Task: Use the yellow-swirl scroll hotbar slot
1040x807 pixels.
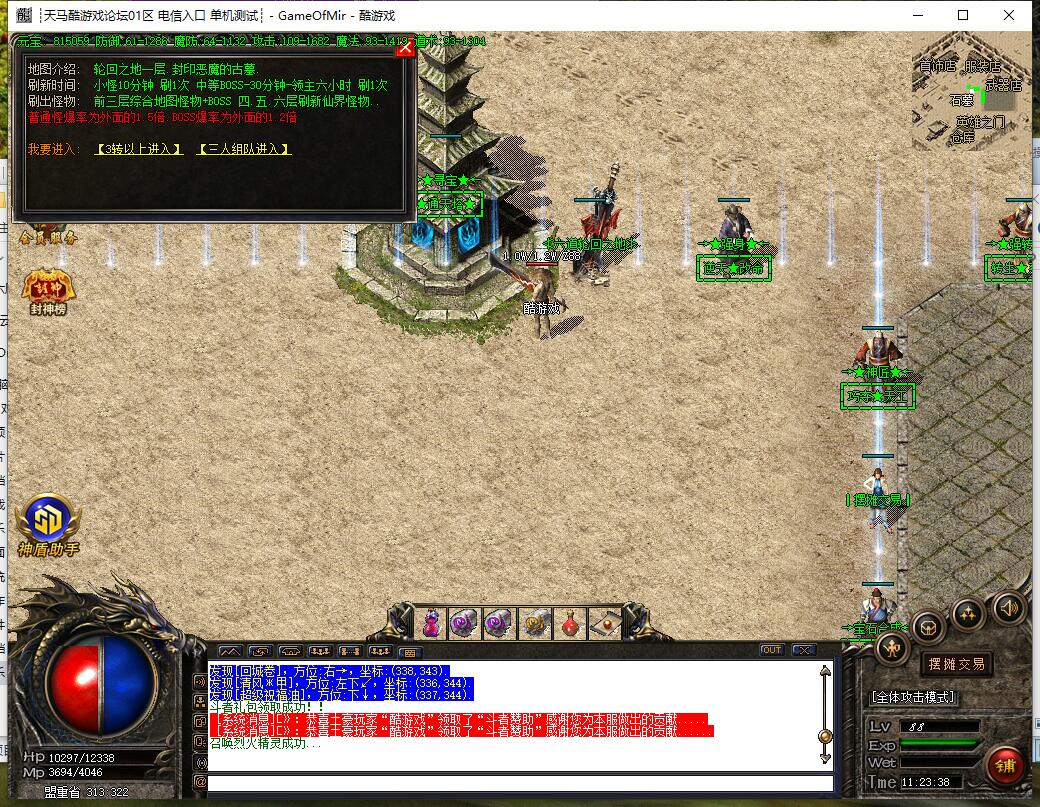Action: (x=534, y=623)
